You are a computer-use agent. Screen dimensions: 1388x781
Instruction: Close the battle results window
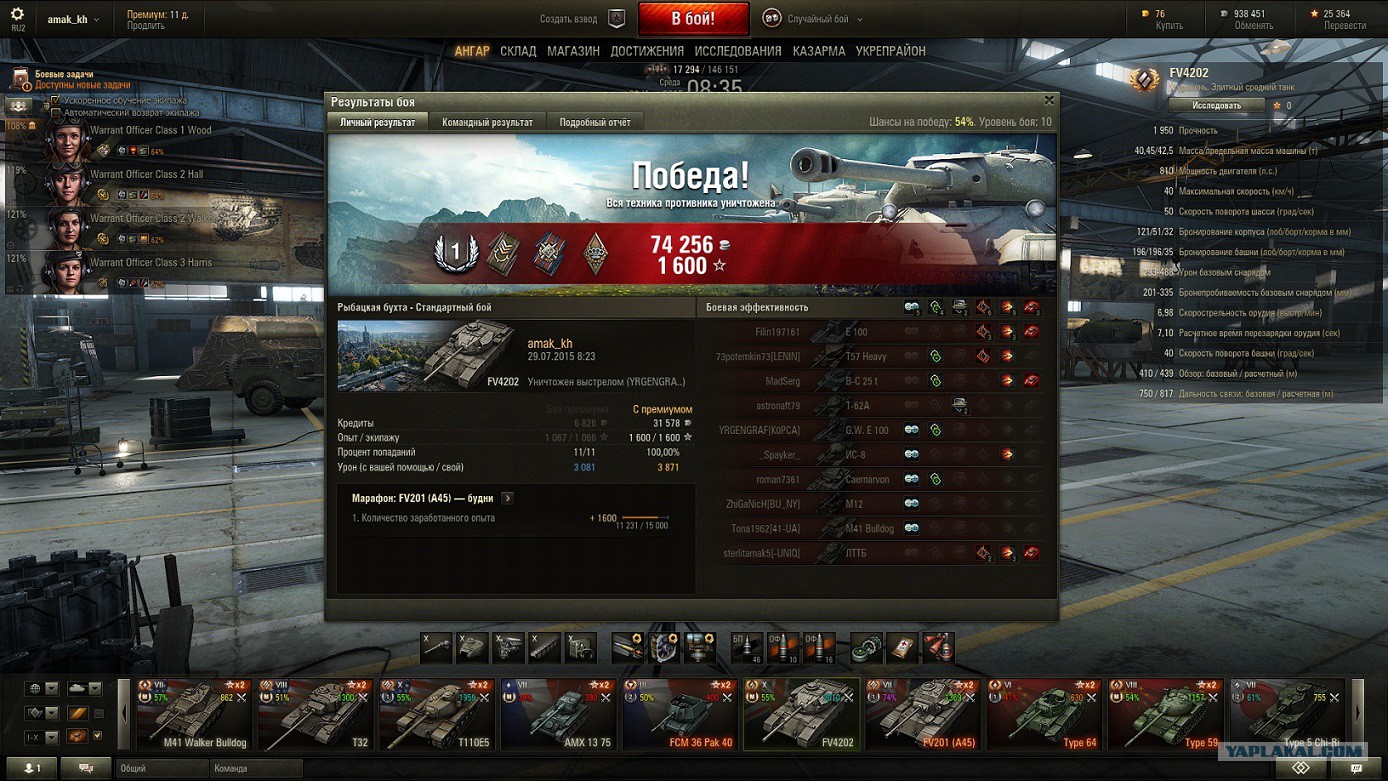1049,100
